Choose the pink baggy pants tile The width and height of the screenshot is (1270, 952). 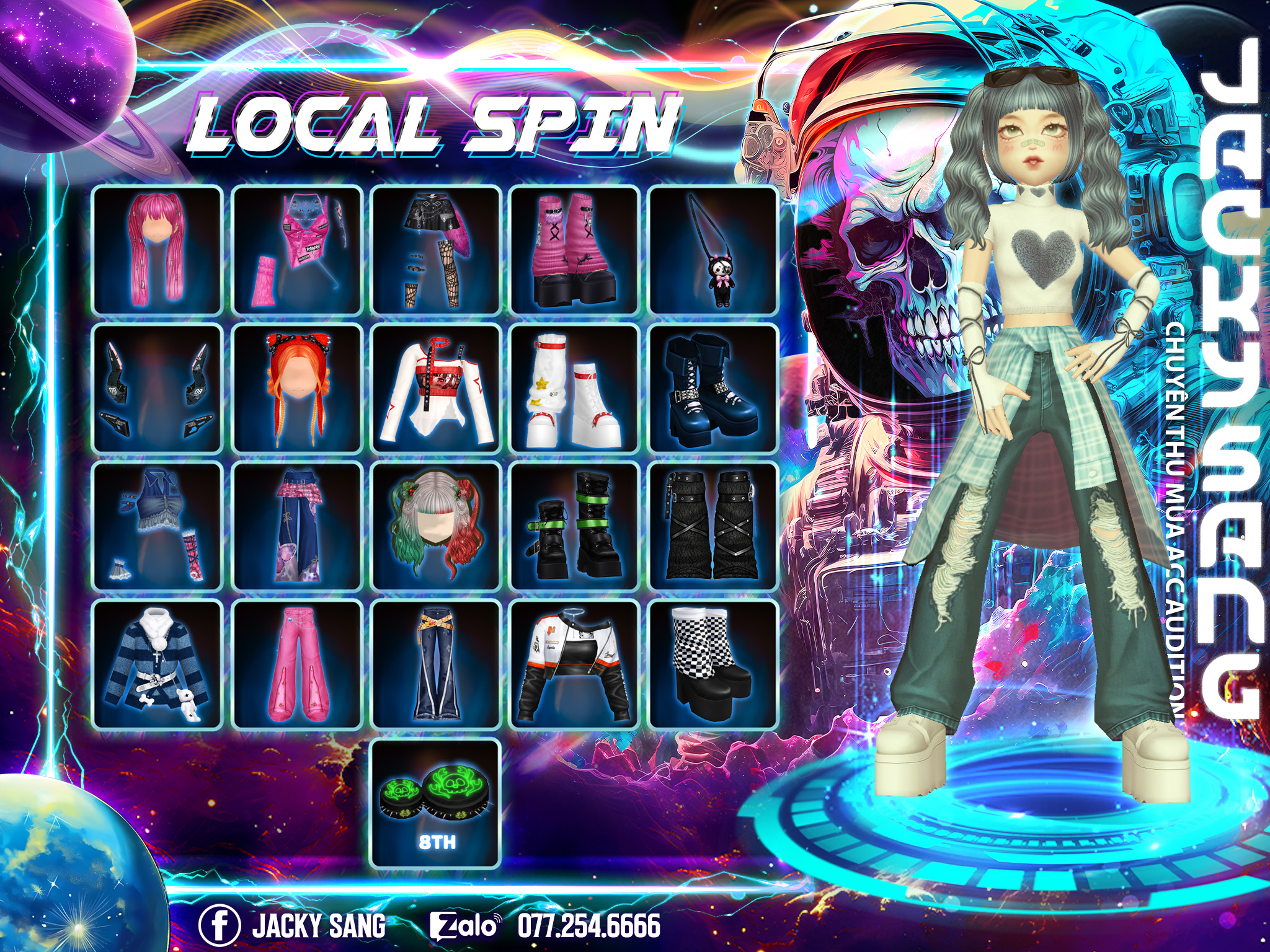tap(297, 665)
